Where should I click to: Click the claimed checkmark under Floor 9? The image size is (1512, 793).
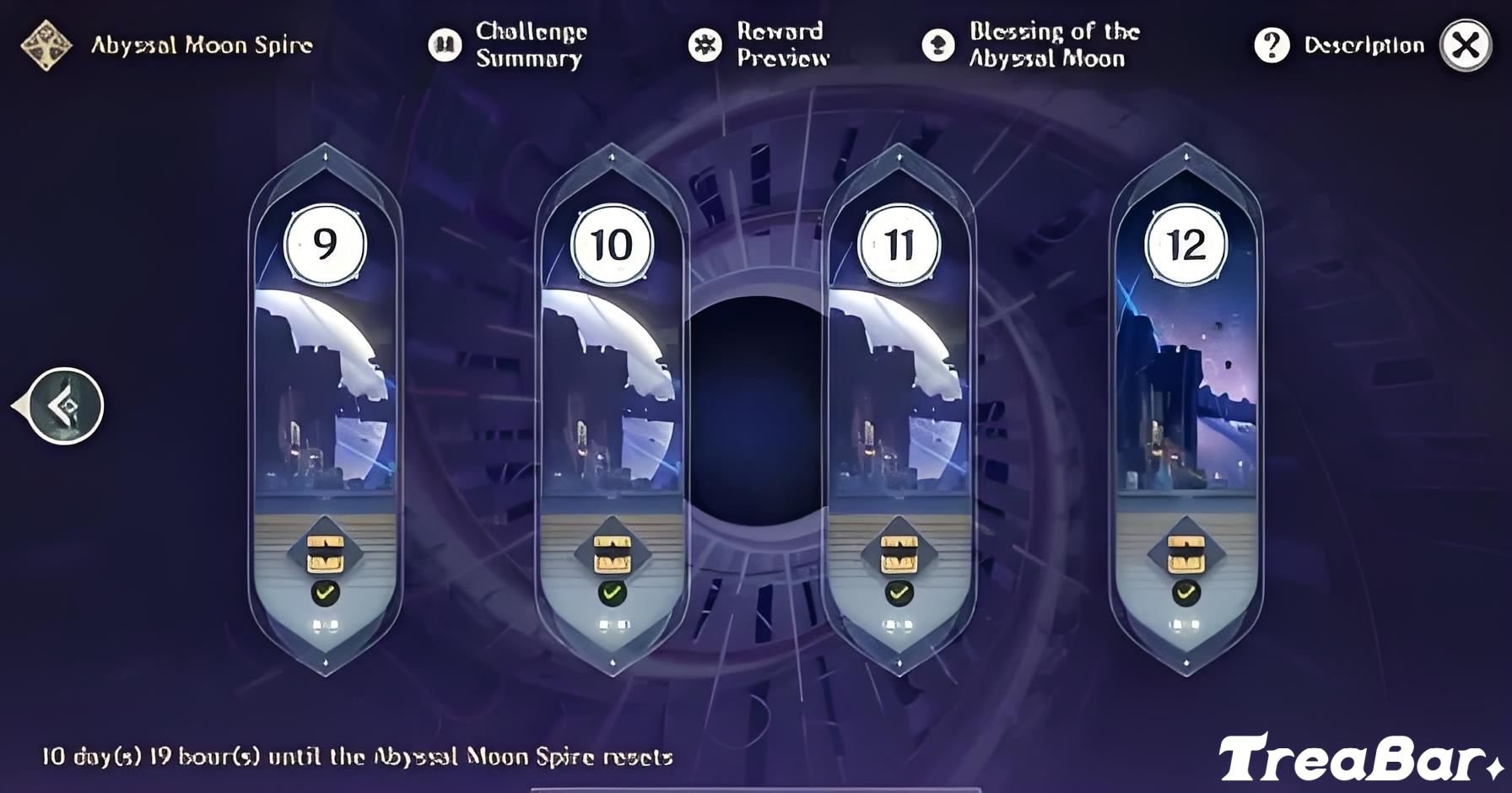click(x=325, y=593)
